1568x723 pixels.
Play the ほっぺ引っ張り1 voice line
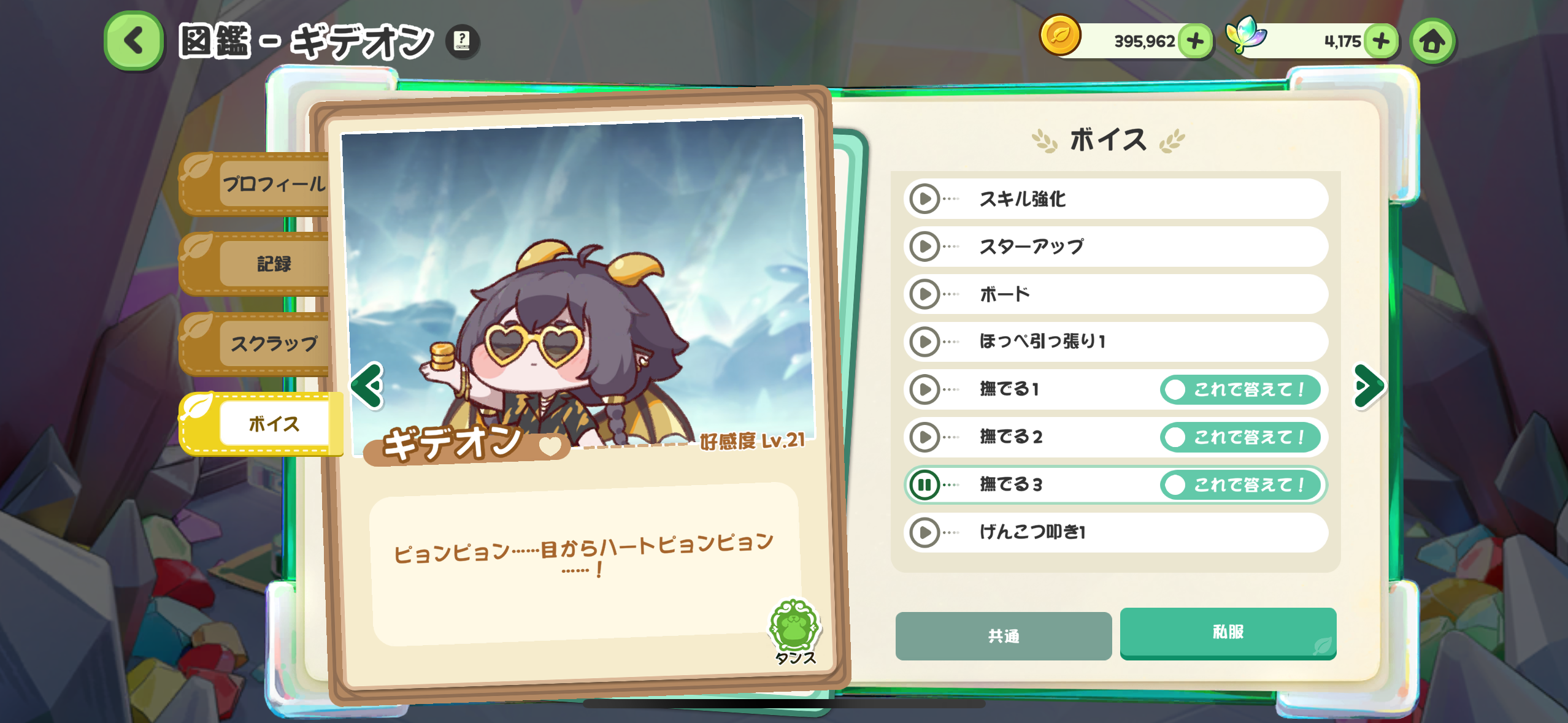coord(924,342)
